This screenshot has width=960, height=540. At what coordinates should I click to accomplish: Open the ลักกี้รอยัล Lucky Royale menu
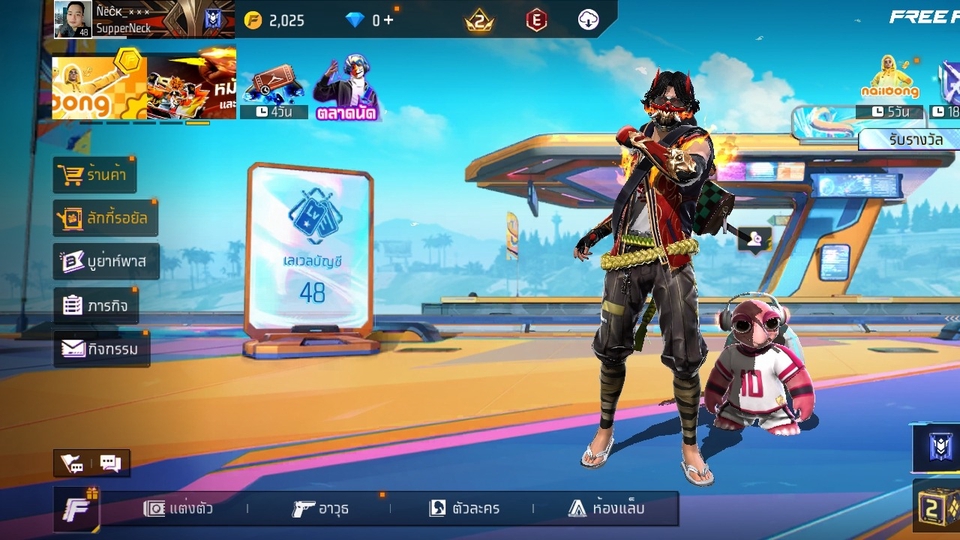105,218
